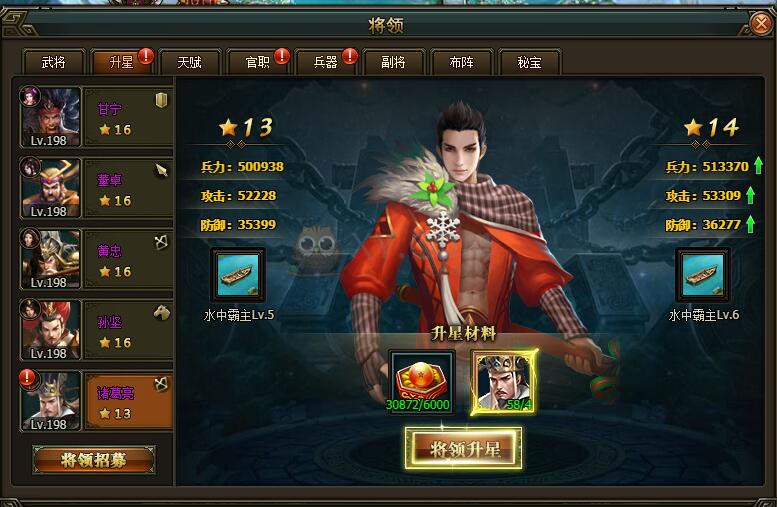The height and width of the screenshot is (507, 777).
Task: Open the 升星 star-up tab
Action: tap(120, 62)
